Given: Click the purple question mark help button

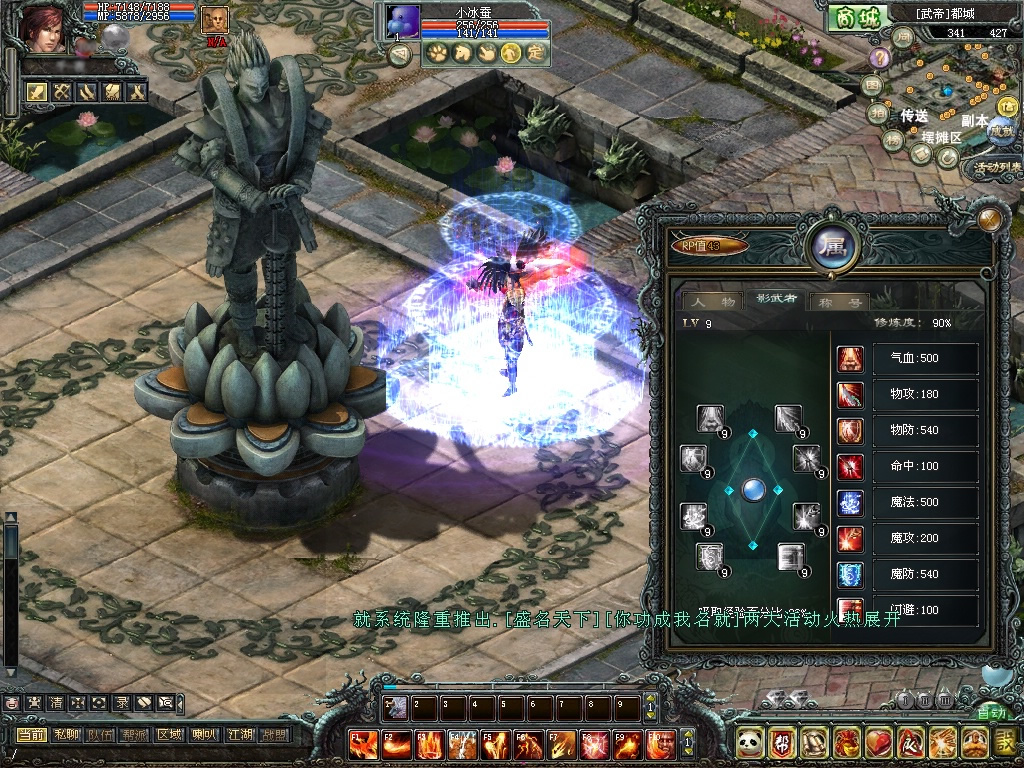Looking at the screenshot, I should pyautogui.click(x=879, y=57).
